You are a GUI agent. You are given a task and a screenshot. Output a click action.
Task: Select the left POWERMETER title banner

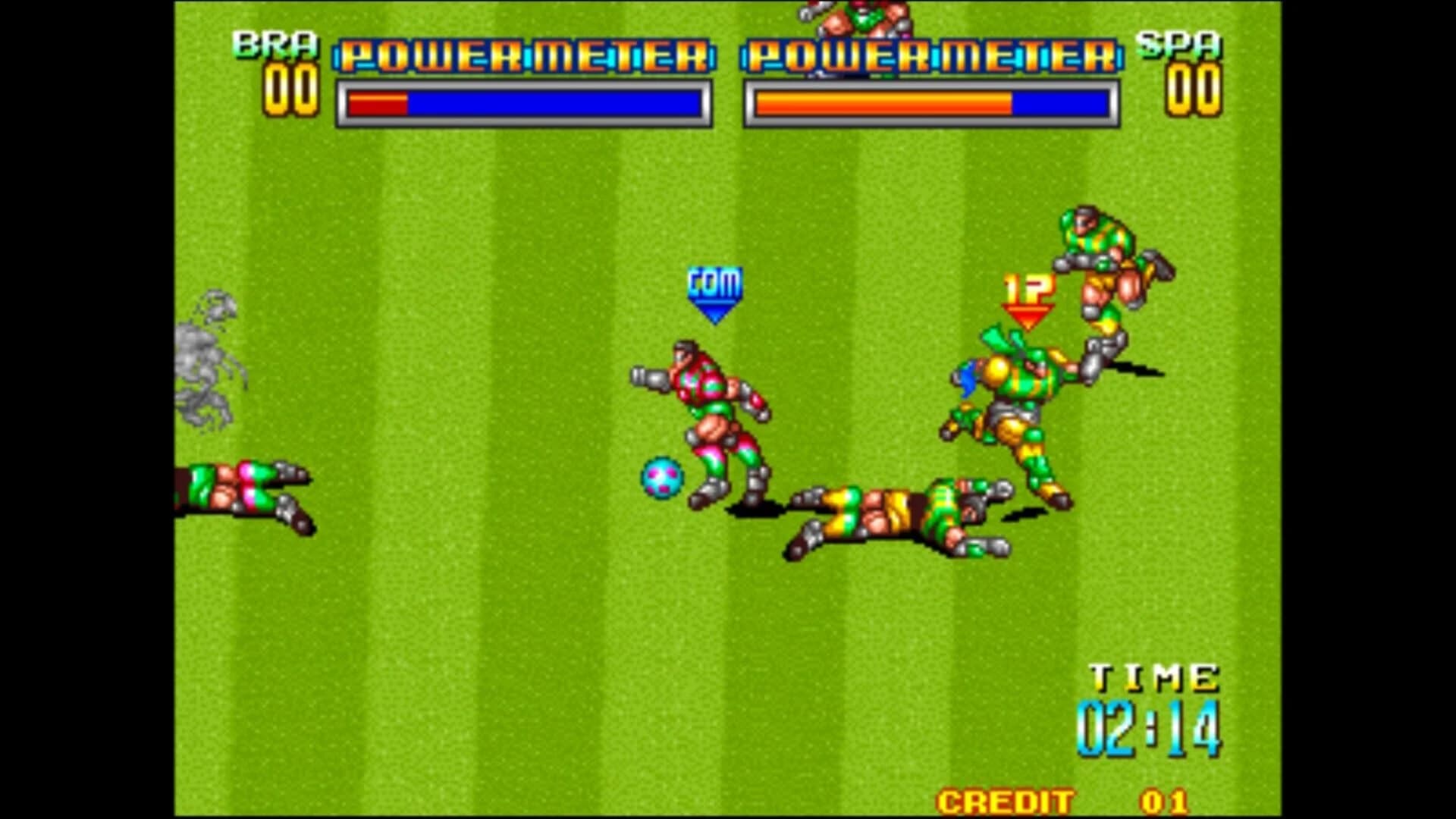[523, 55]
